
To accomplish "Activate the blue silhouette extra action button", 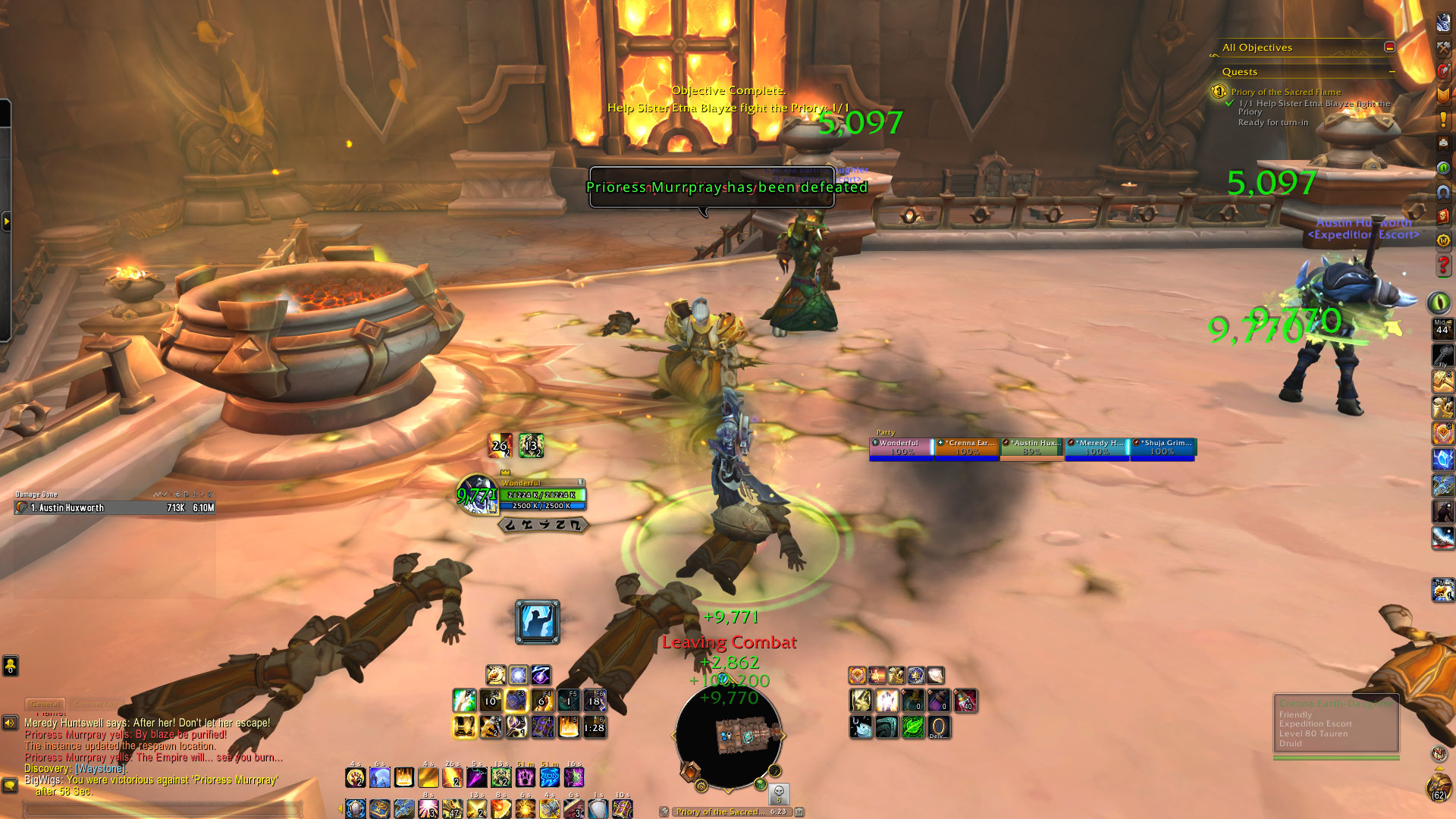I will tap(537, 622).
